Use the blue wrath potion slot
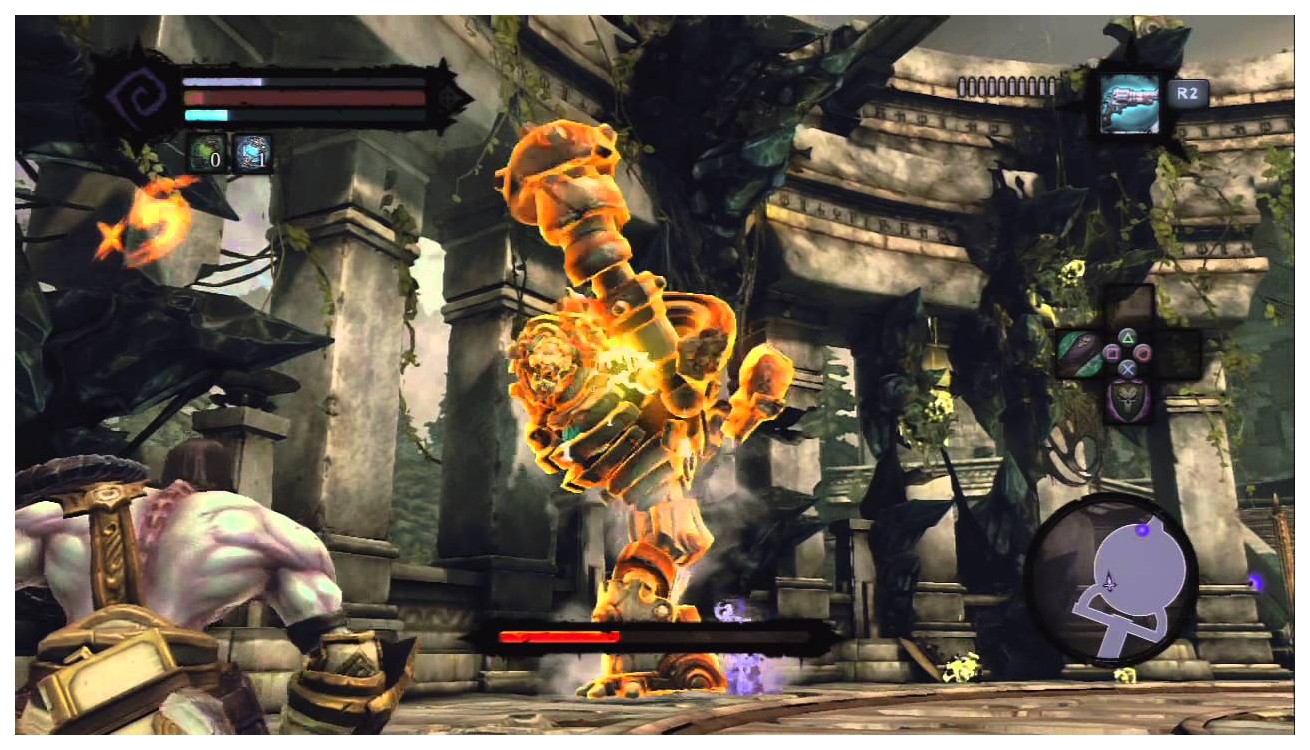The image size is (1310, 750). [x=251, y=154]
